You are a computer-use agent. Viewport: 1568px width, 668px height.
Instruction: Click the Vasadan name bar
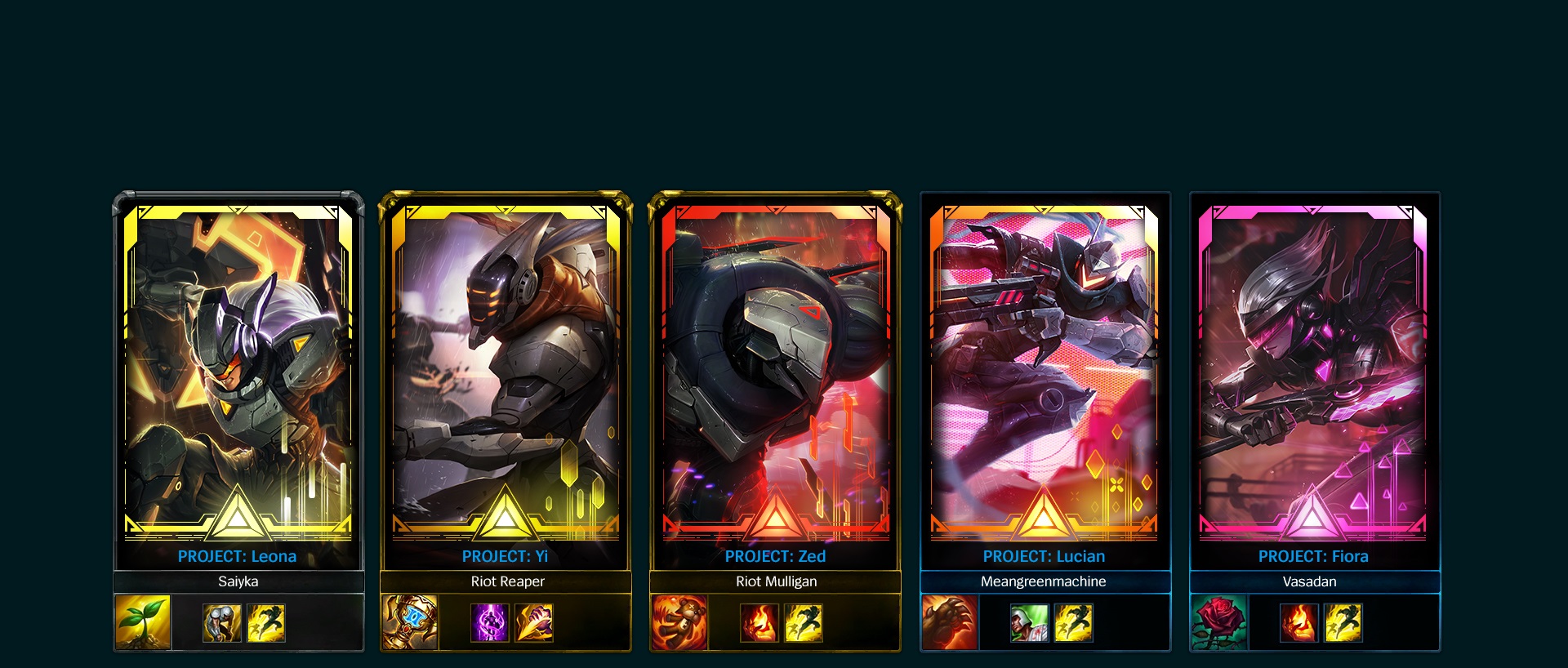pos(1313,581)
